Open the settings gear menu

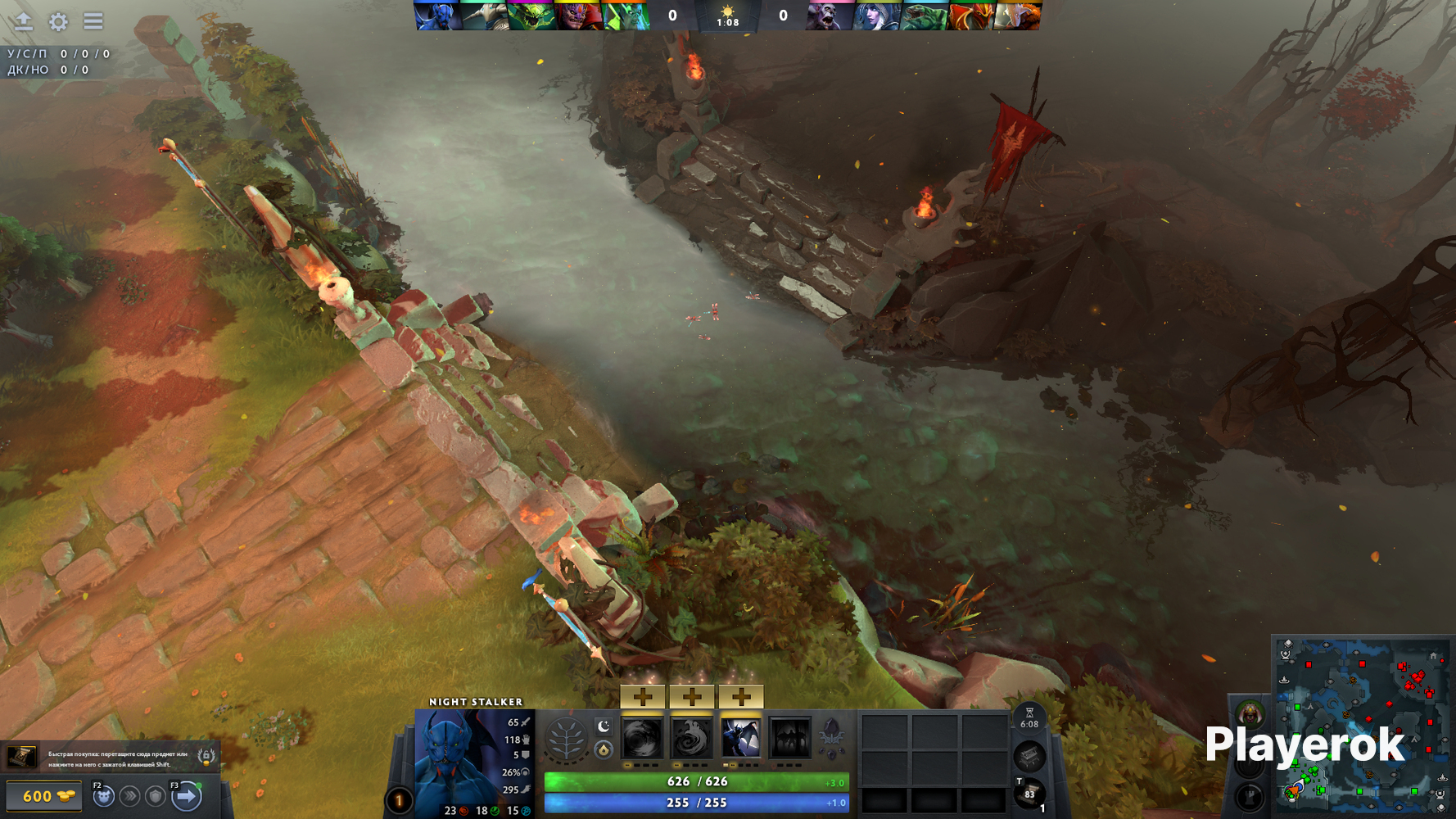(58, 21)
